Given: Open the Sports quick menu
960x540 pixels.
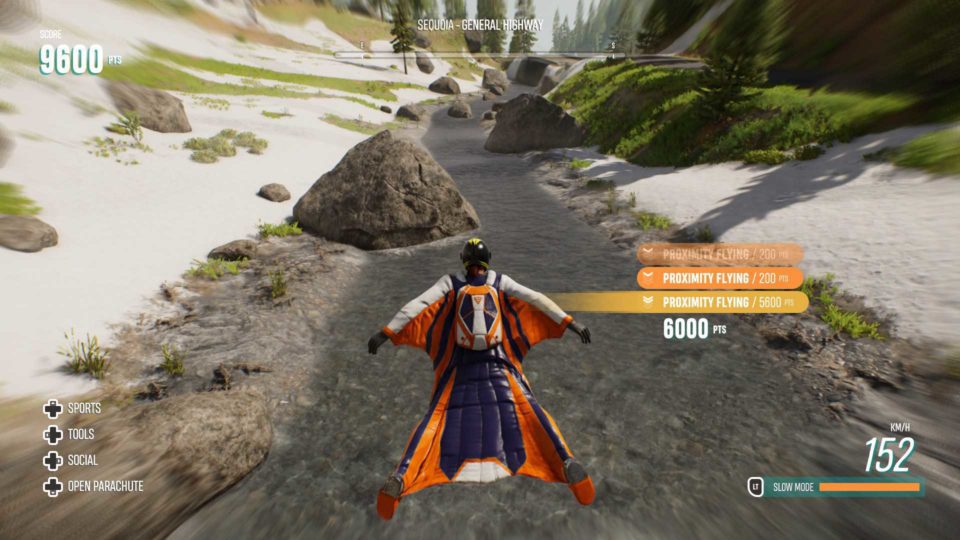Looking at the screenshot, I should [72, 409].
